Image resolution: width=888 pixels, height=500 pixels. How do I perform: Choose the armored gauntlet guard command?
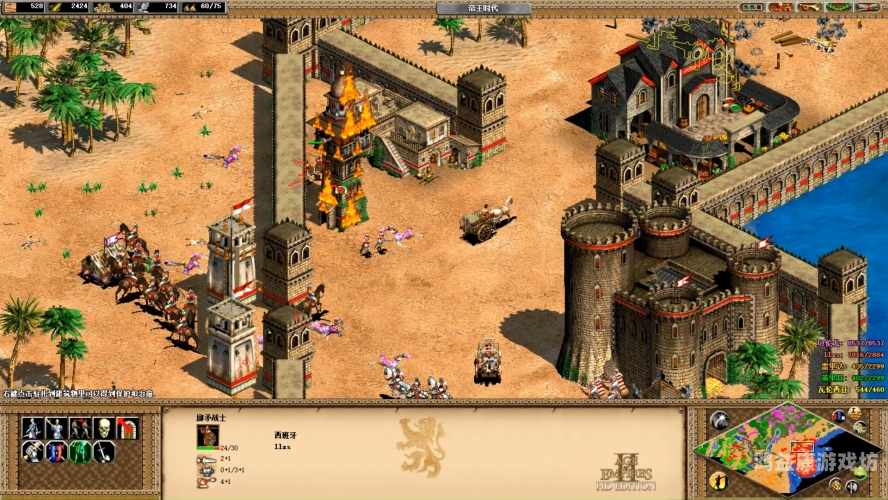(x=33, y=452)
